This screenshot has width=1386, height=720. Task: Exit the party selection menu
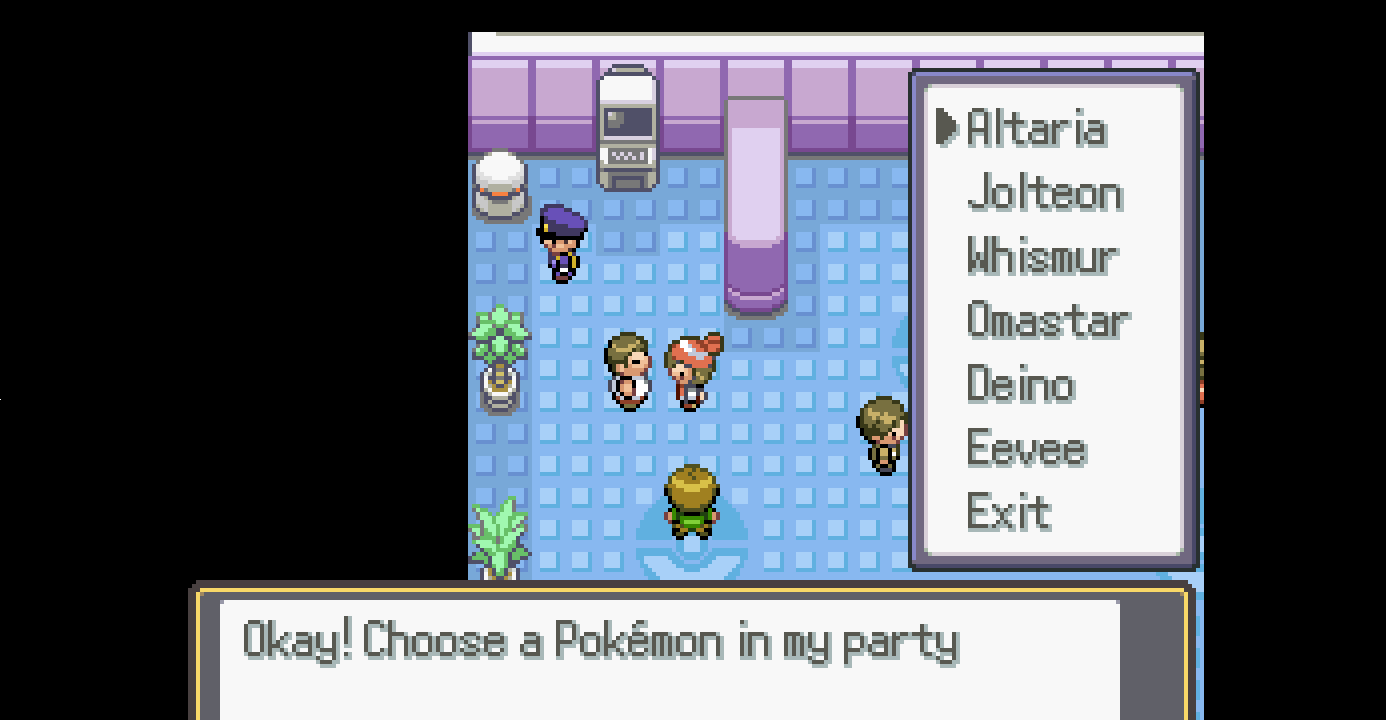tap(1009, 513)
